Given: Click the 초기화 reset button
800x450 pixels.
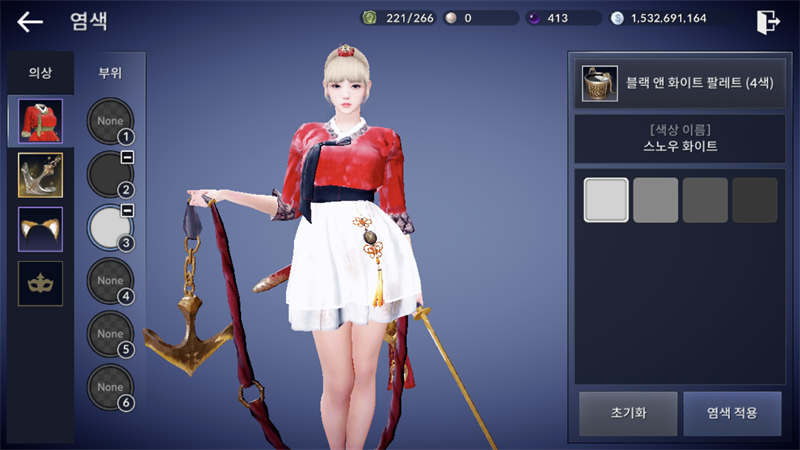Looking at the screenshot, I should coord(627,413).
